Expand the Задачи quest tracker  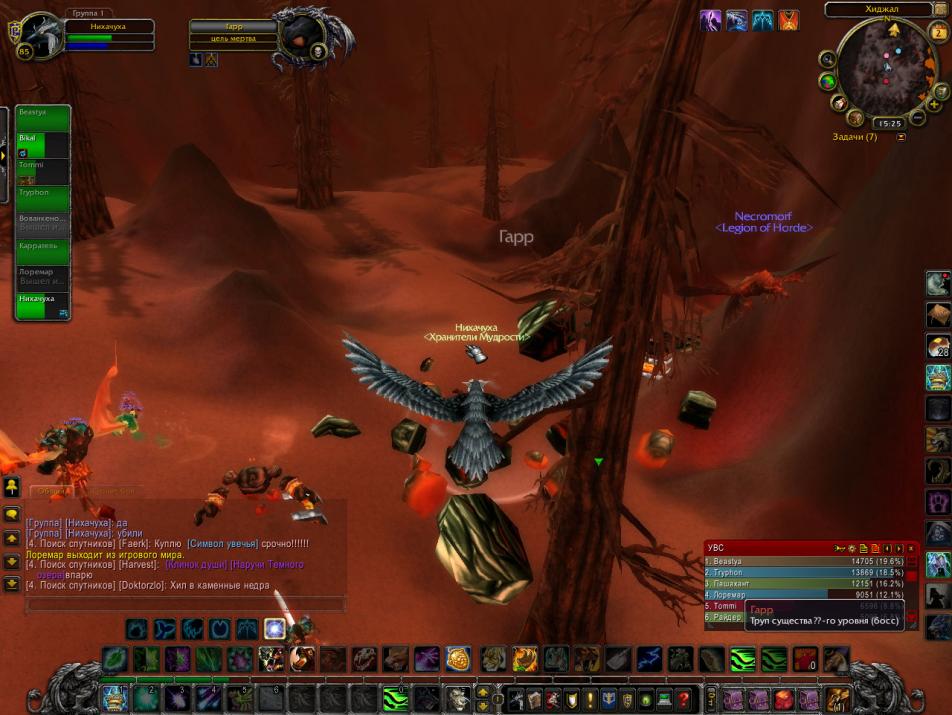pyautogui.click(x=901, y=137)
